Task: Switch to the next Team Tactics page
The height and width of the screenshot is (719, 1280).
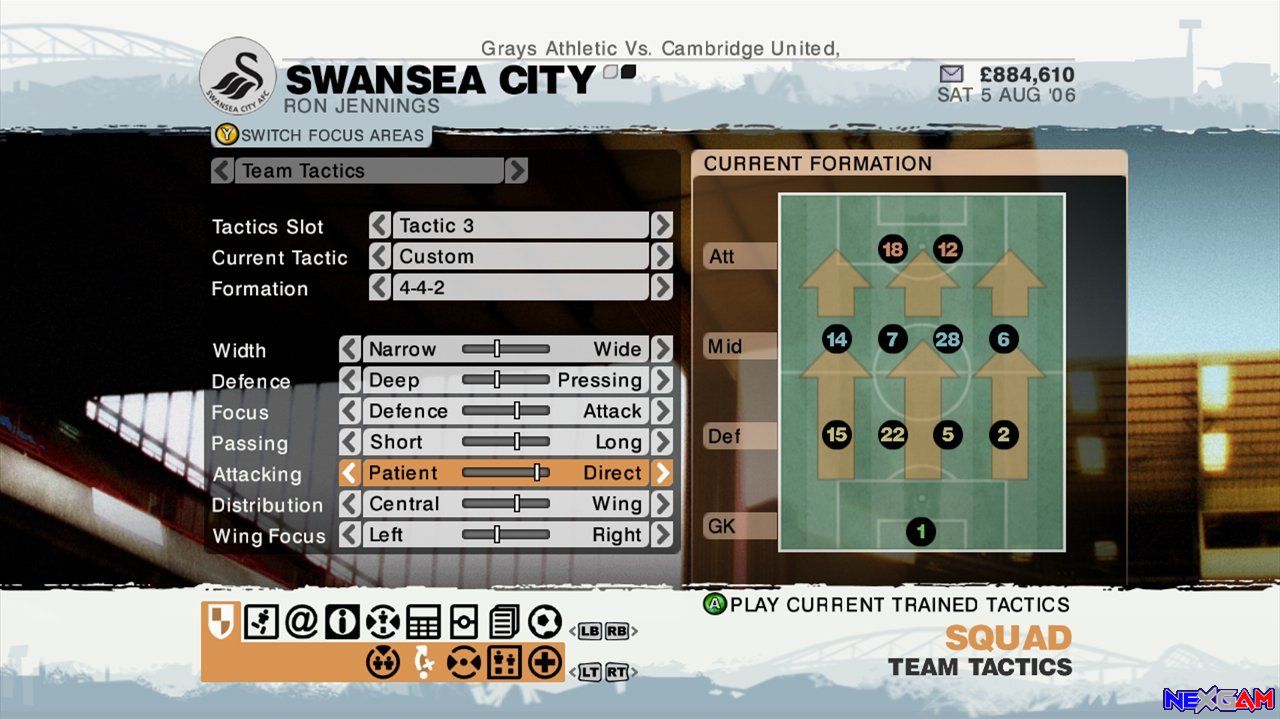Action: point(516,171)
